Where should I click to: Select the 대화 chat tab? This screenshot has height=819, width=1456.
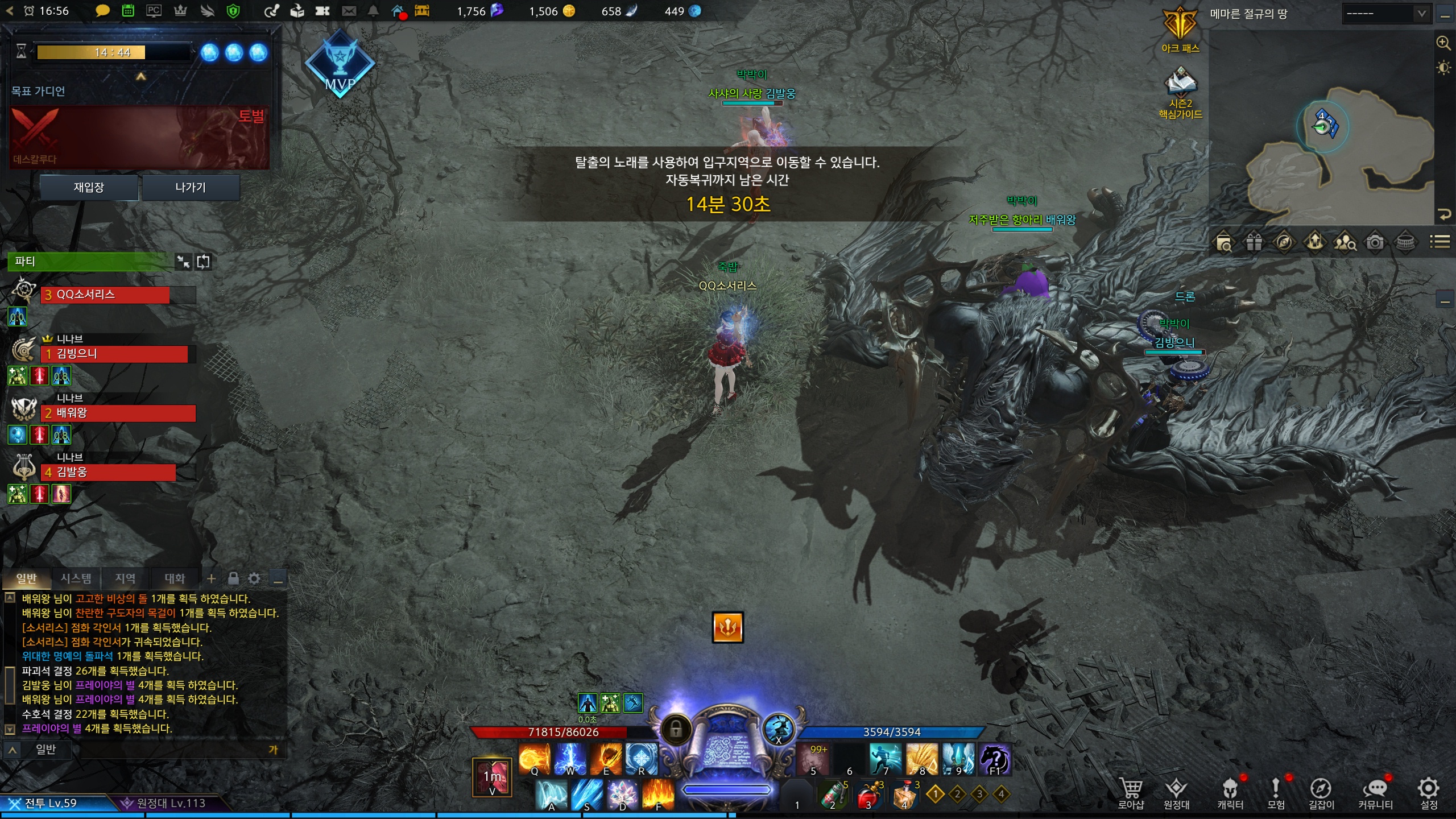click(175, 578)
